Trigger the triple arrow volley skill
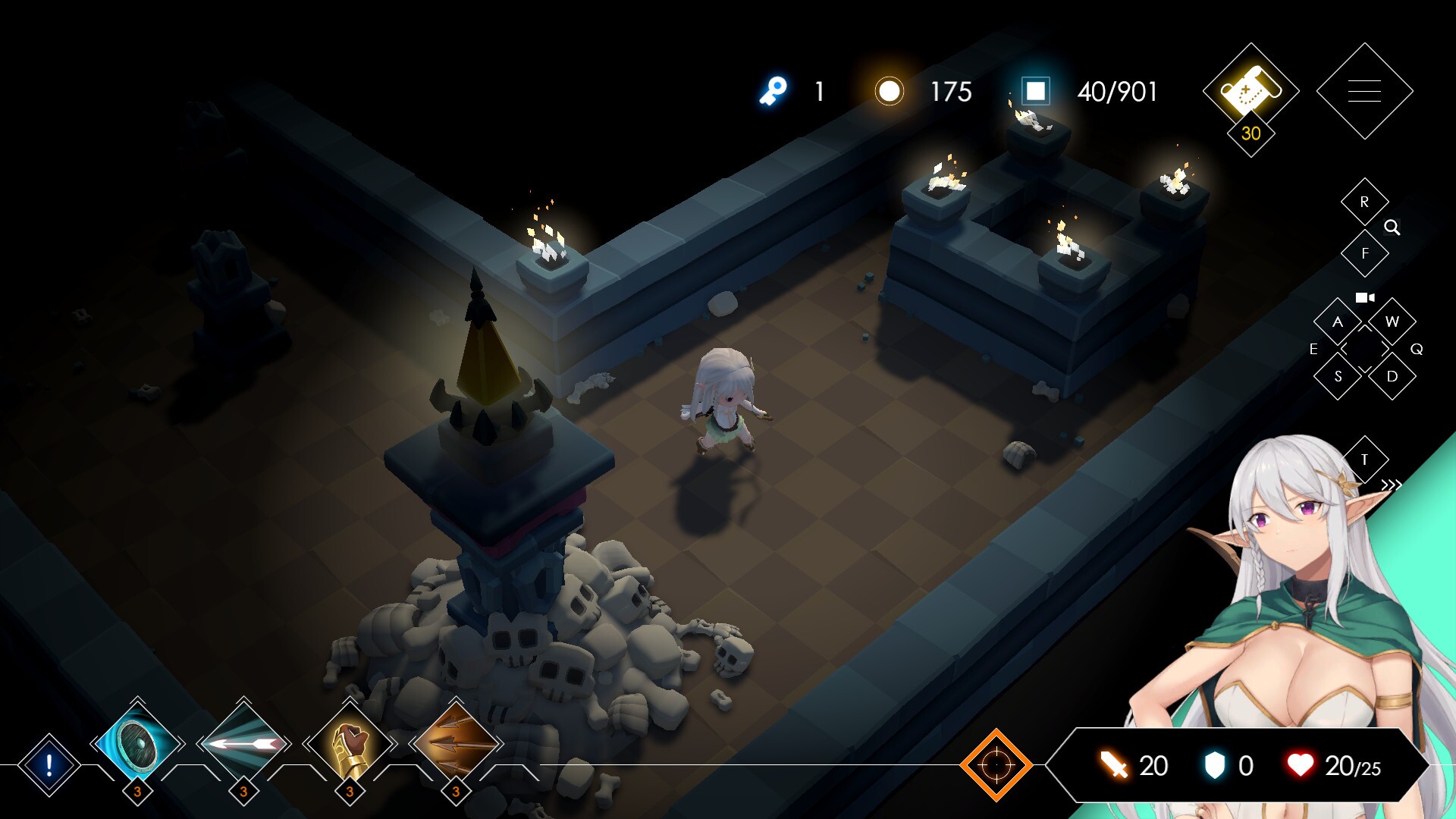This screenshot has height=819, width=1456. 455,745
